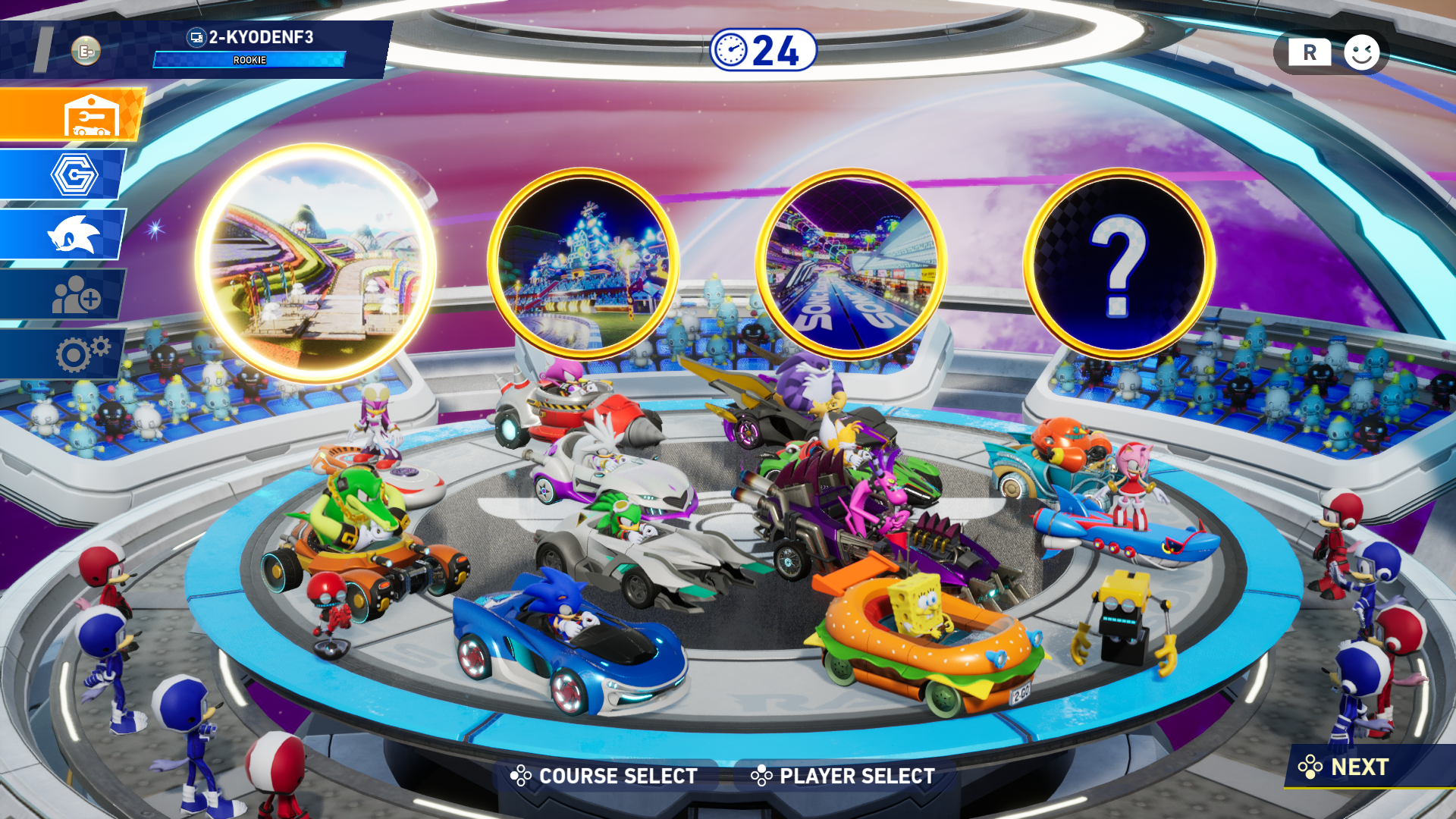Screen dimensions: 1456x819
Task: Vote for the rainbow road course
Action: 315,263
